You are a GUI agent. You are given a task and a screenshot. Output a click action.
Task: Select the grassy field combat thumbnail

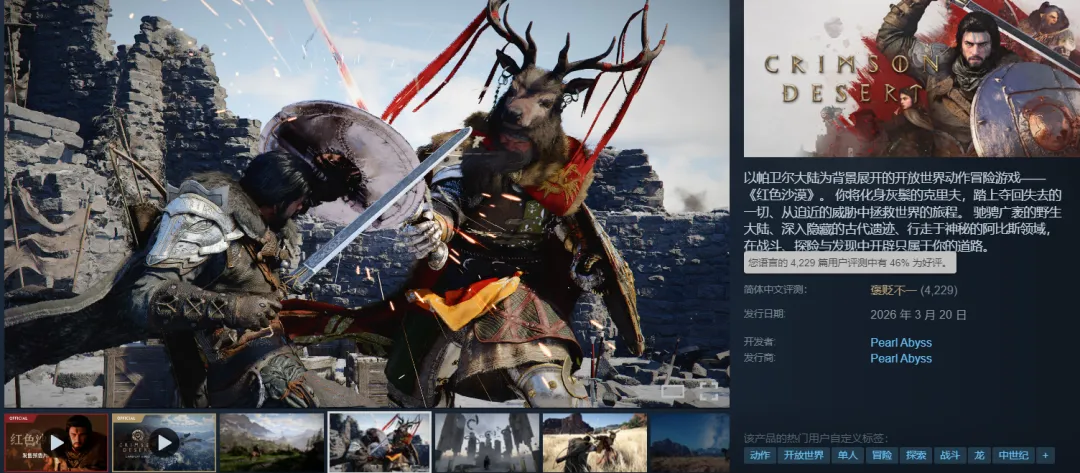pyautogui.click(x=593, y=442)
